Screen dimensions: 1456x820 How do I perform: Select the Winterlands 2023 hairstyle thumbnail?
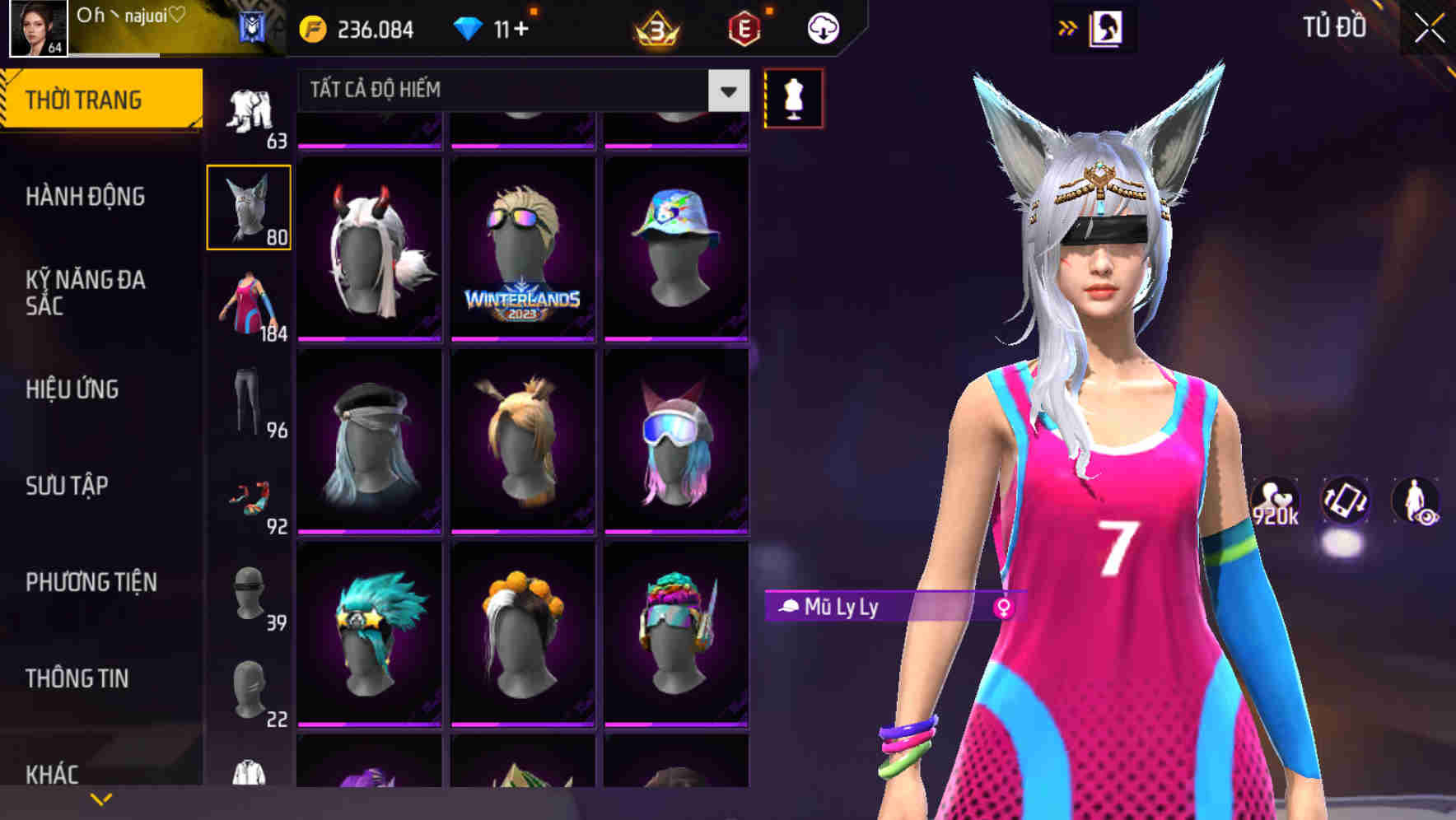pyautogui.click(x=523, y=247)
